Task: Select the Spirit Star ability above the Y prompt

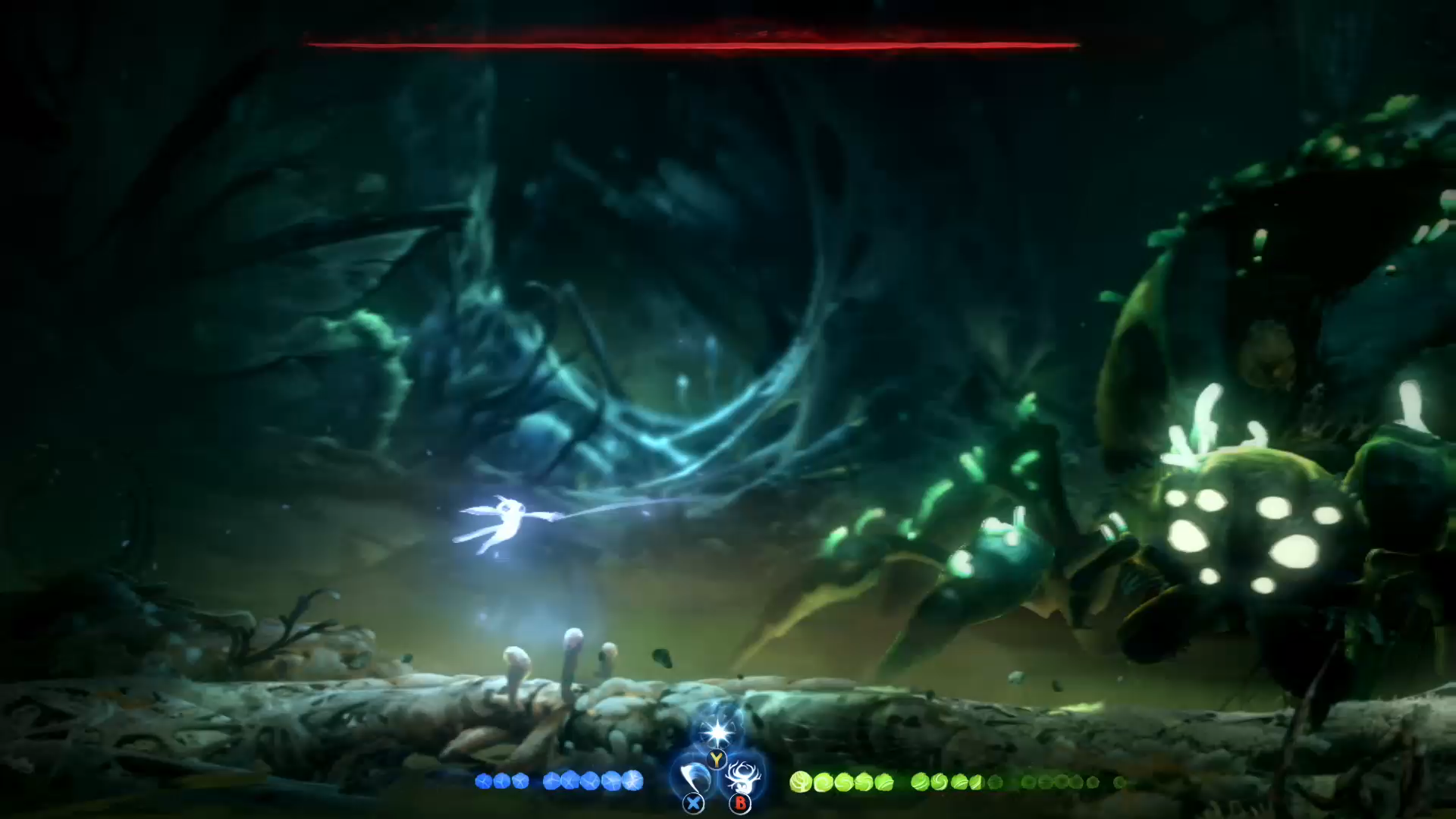Action: [717, 733]
